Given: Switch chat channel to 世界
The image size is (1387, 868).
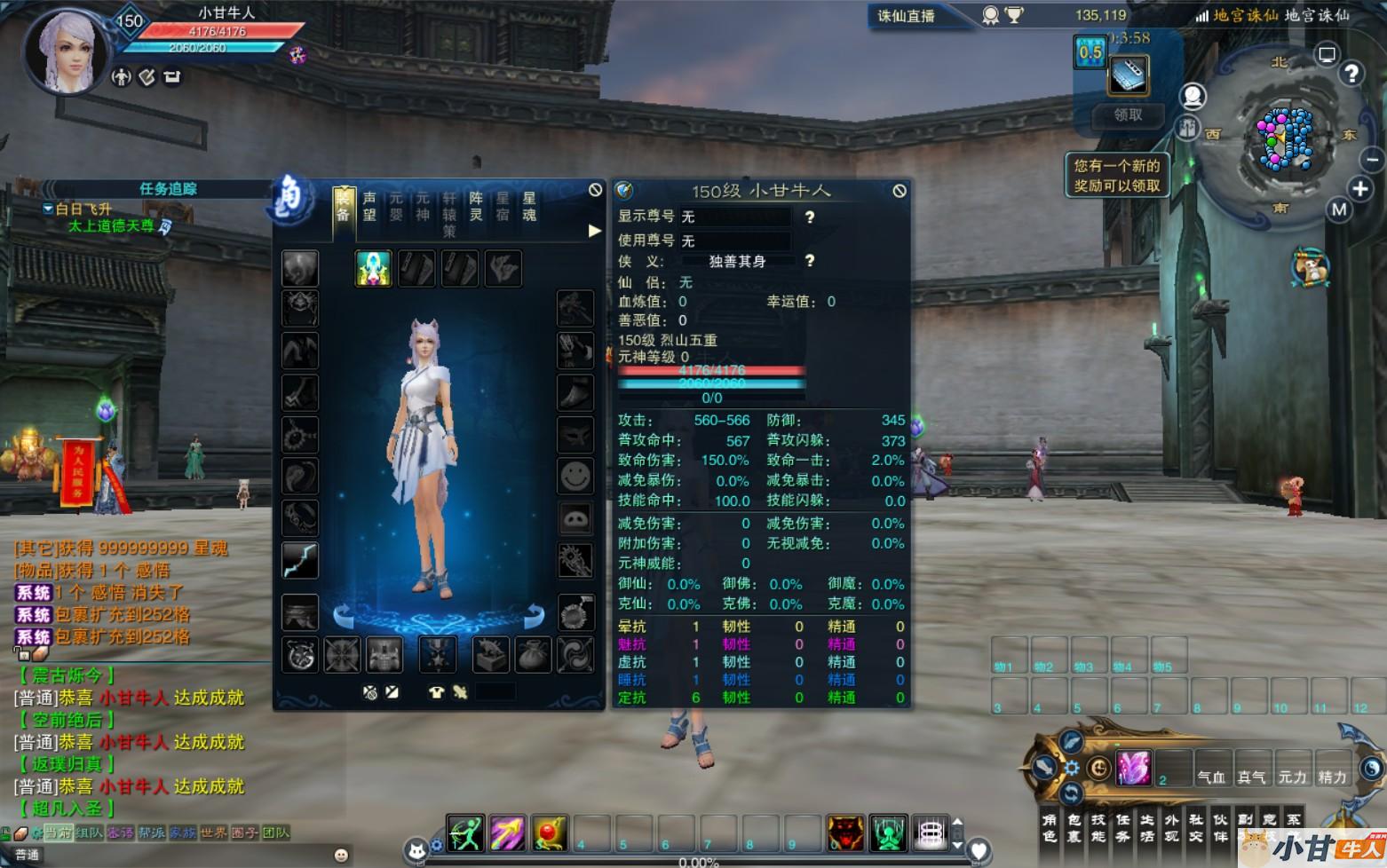Looking at the screenshot, I should 213,832.
